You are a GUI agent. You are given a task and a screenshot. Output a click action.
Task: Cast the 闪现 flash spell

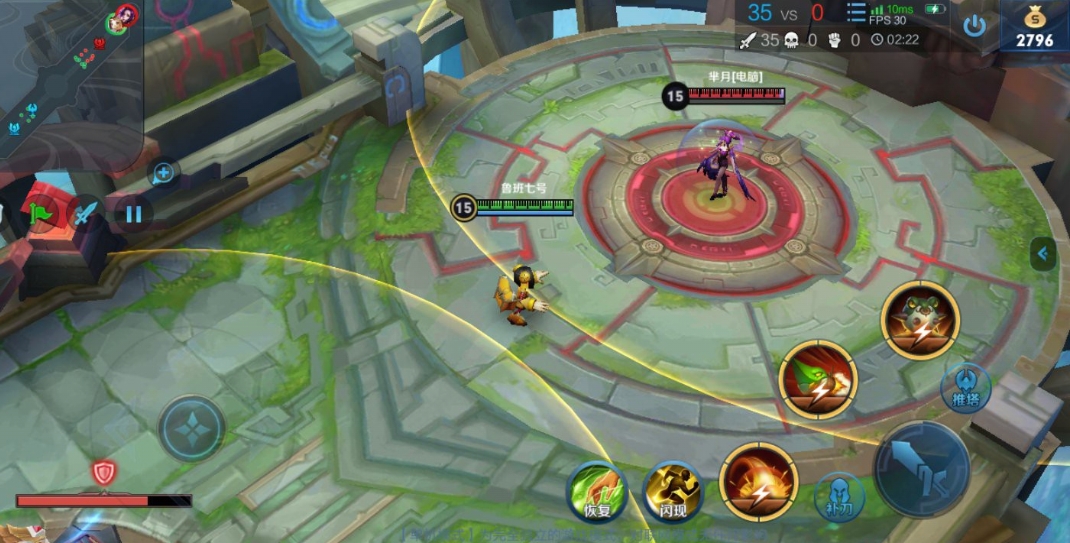[x=672, y=491]
